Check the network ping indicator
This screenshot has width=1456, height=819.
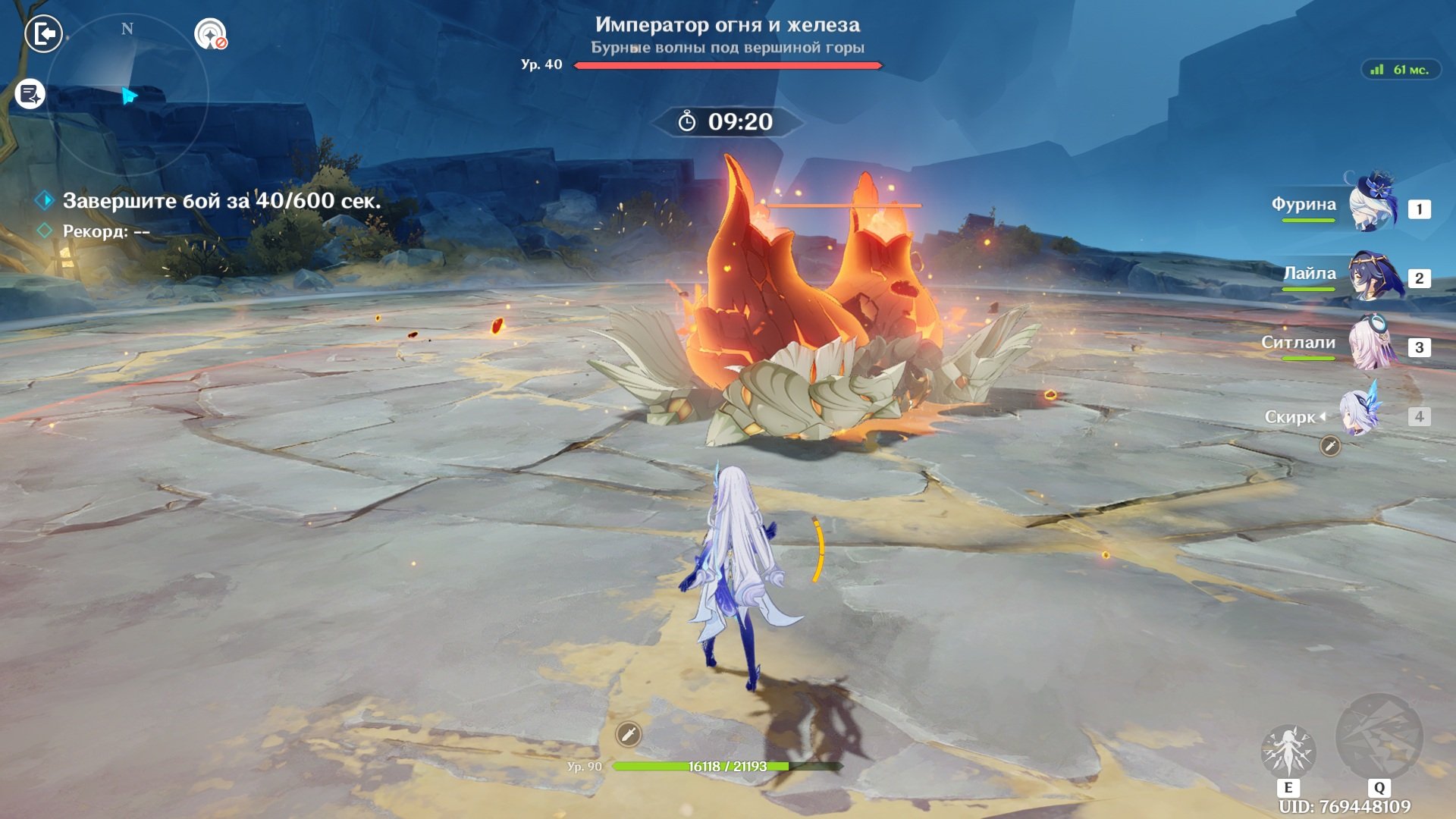1401,70
